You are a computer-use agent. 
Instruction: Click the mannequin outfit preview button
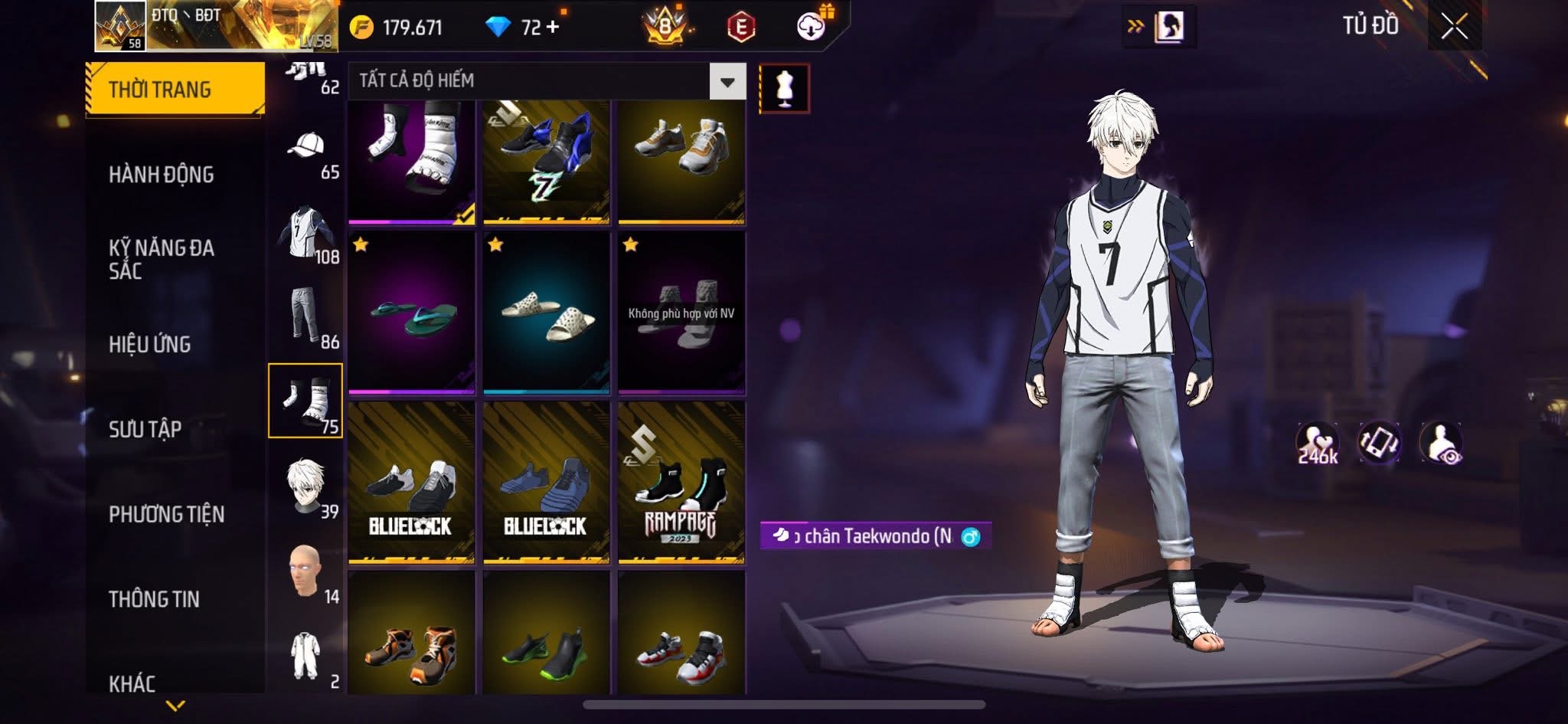(x=785, y=88)
